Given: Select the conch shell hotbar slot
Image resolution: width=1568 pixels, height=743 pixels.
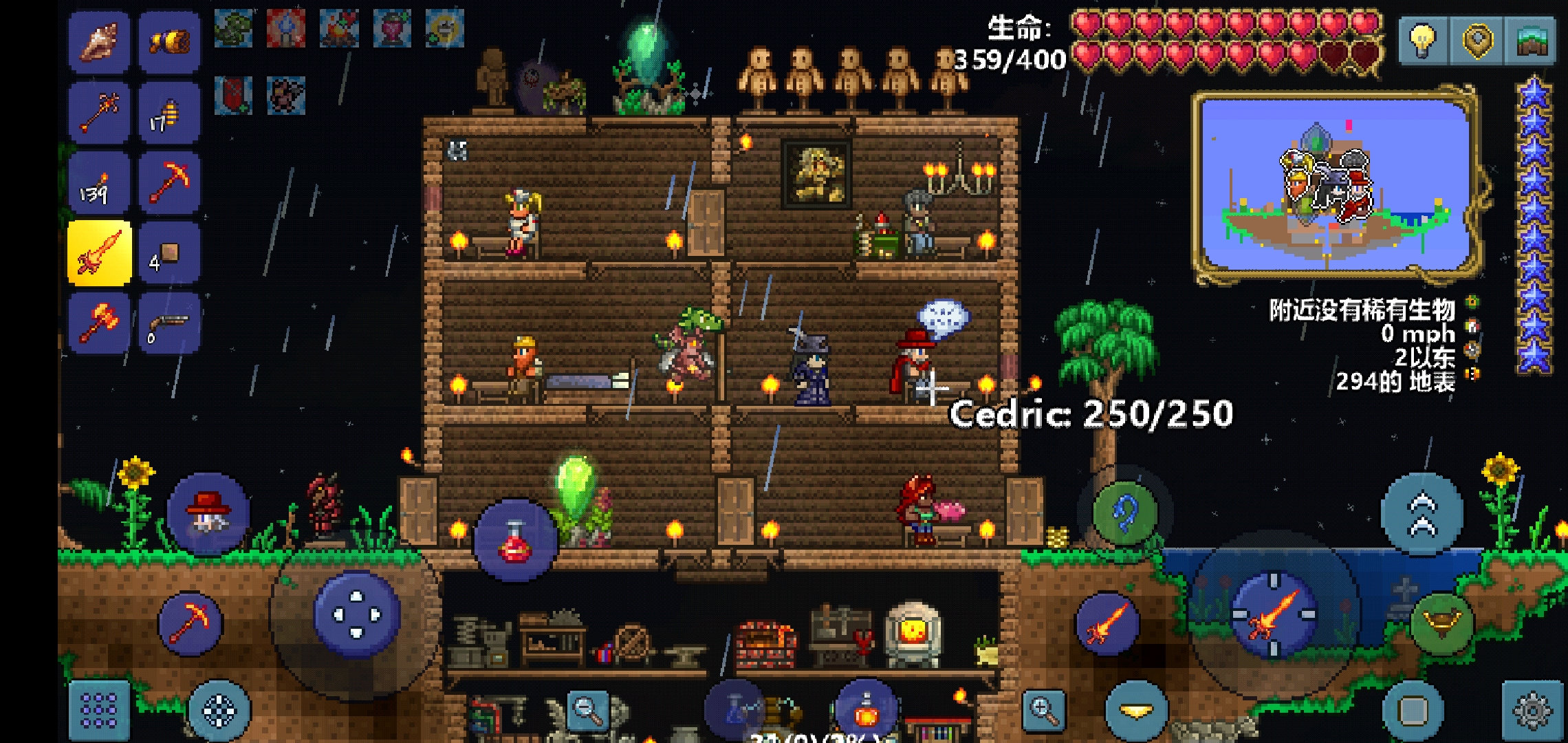Looking at the screenshot, I should point(99,43).
